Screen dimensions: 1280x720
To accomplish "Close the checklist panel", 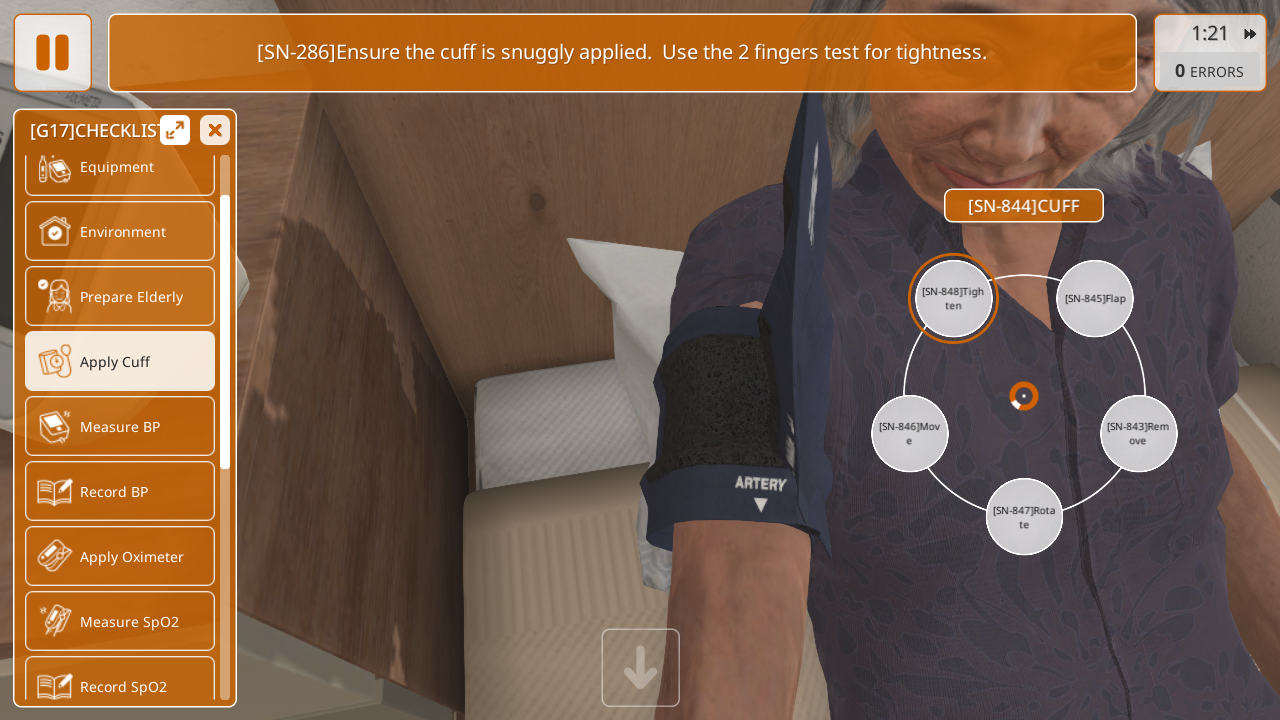I will tap(214, 130).
